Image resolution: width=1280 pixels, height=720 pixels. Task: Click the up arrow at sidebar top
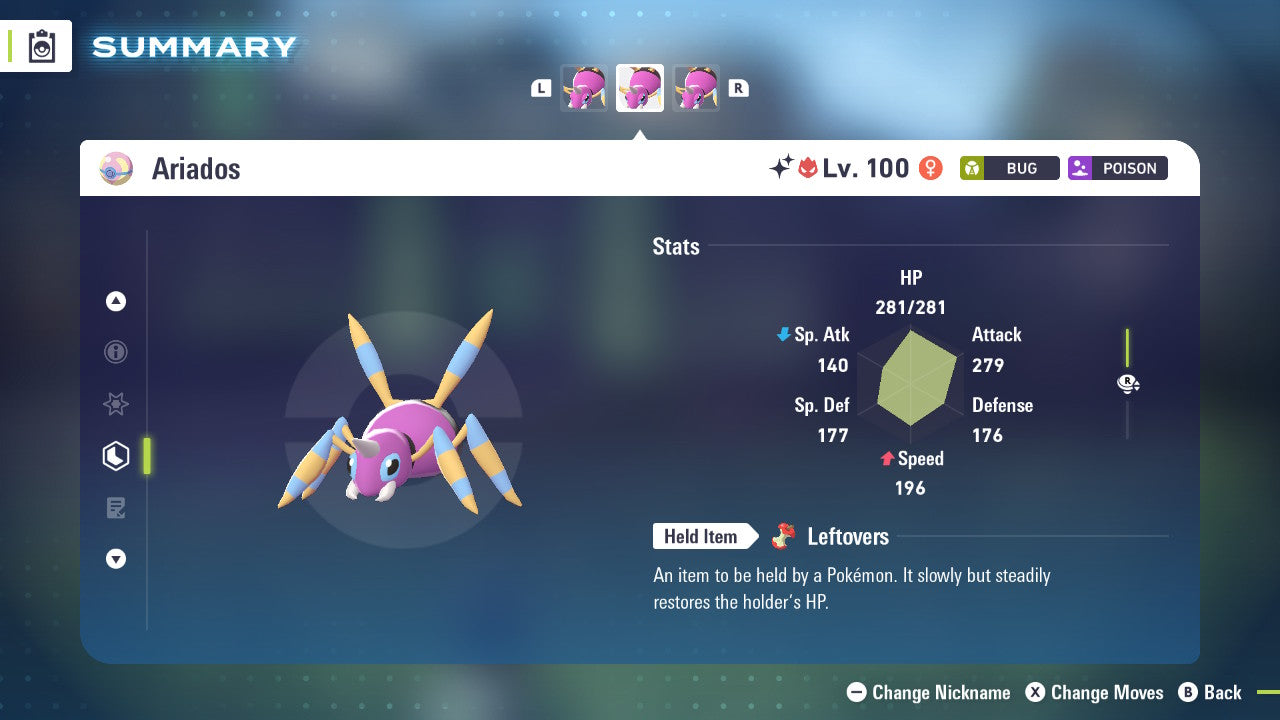pyautogui.click(x=116, y=301)
